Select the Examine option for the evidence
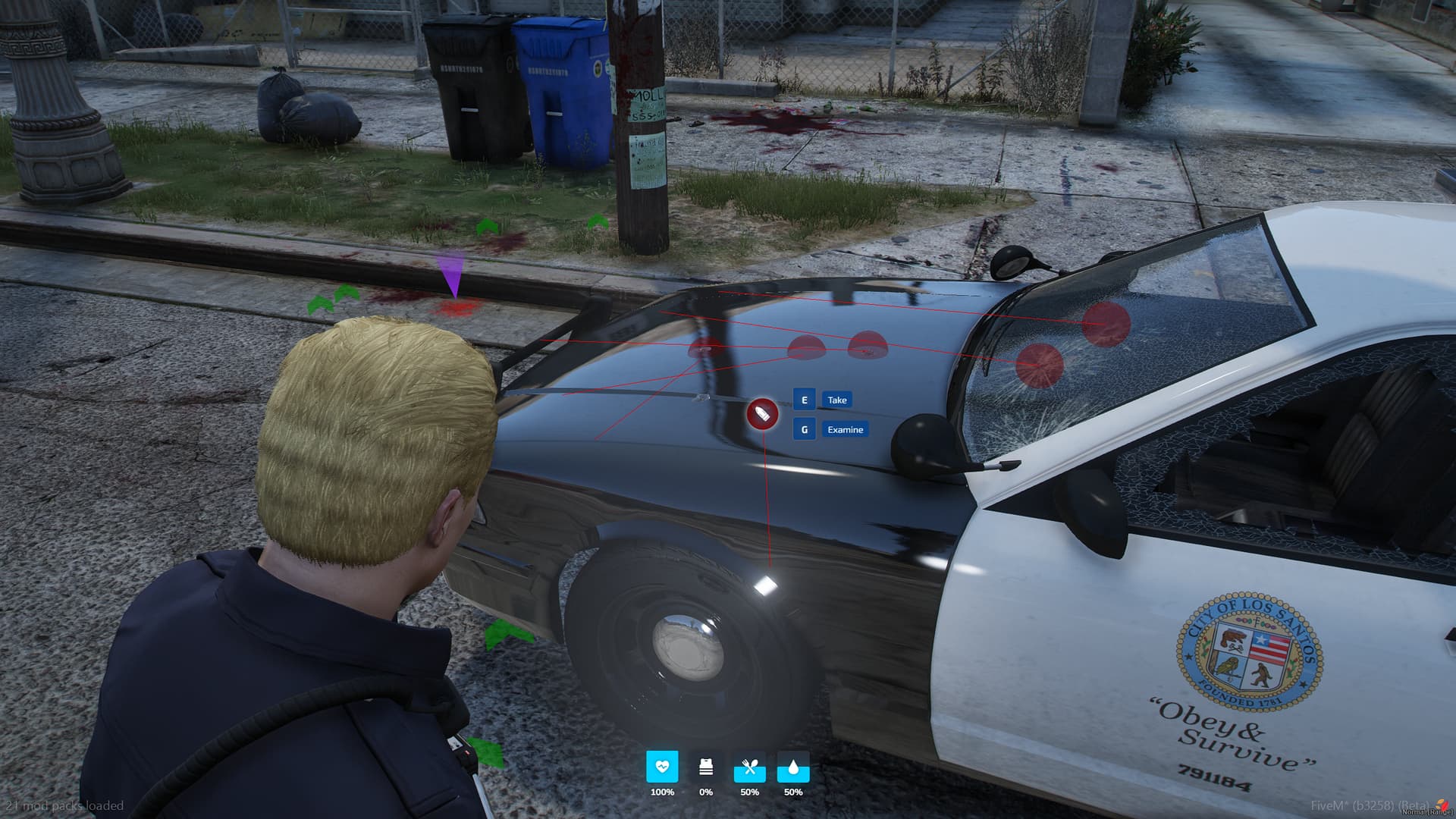 (845, 429)
